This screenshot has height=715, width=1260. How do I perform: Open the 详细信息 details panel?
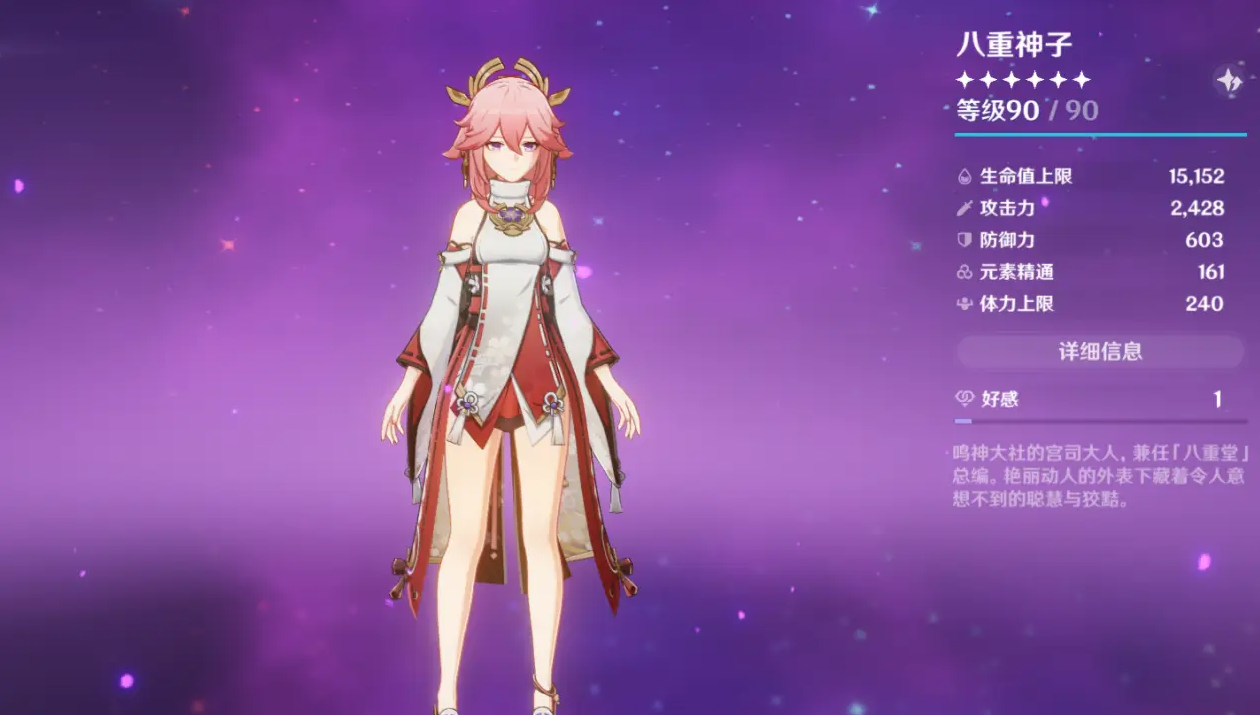(1100, 351)
